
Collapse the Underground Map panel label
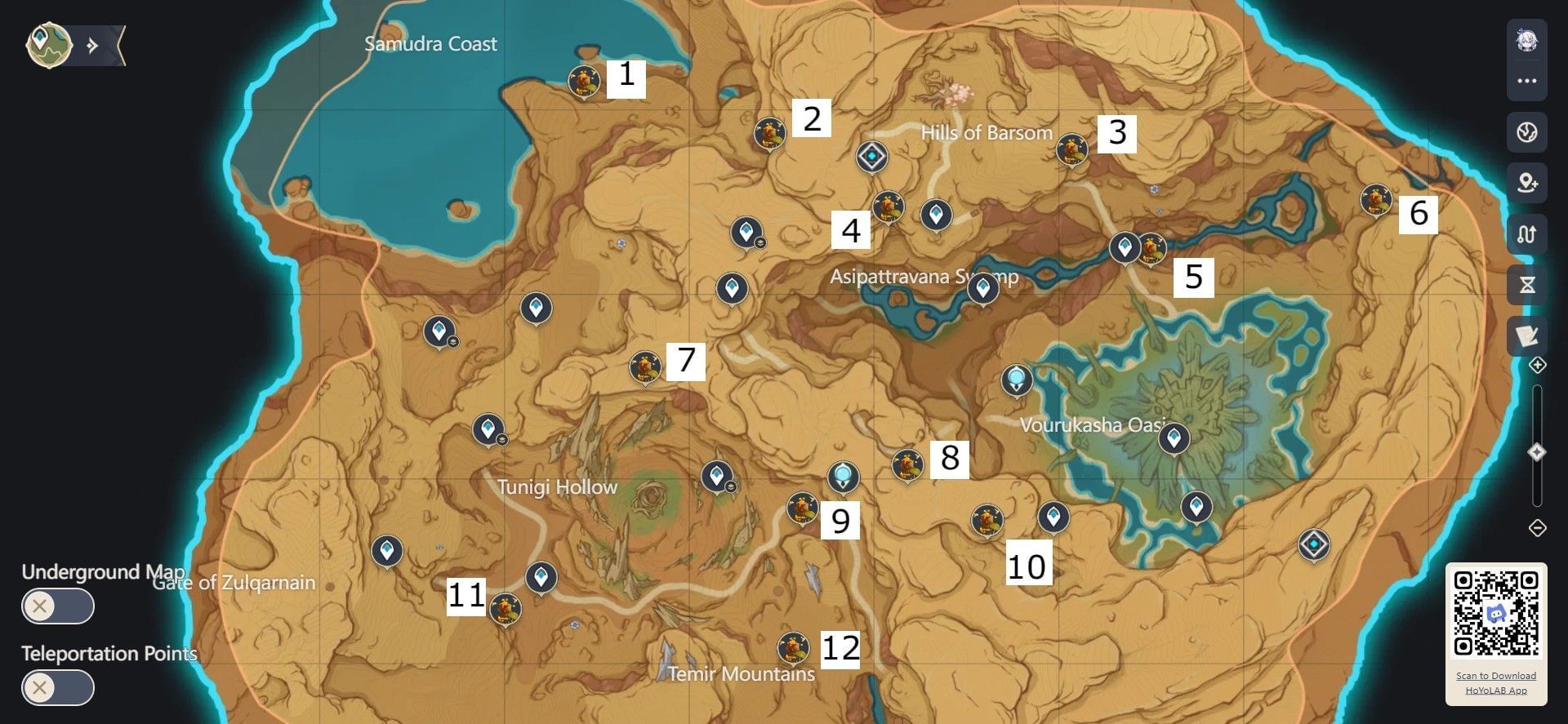[x=104, y=572]
